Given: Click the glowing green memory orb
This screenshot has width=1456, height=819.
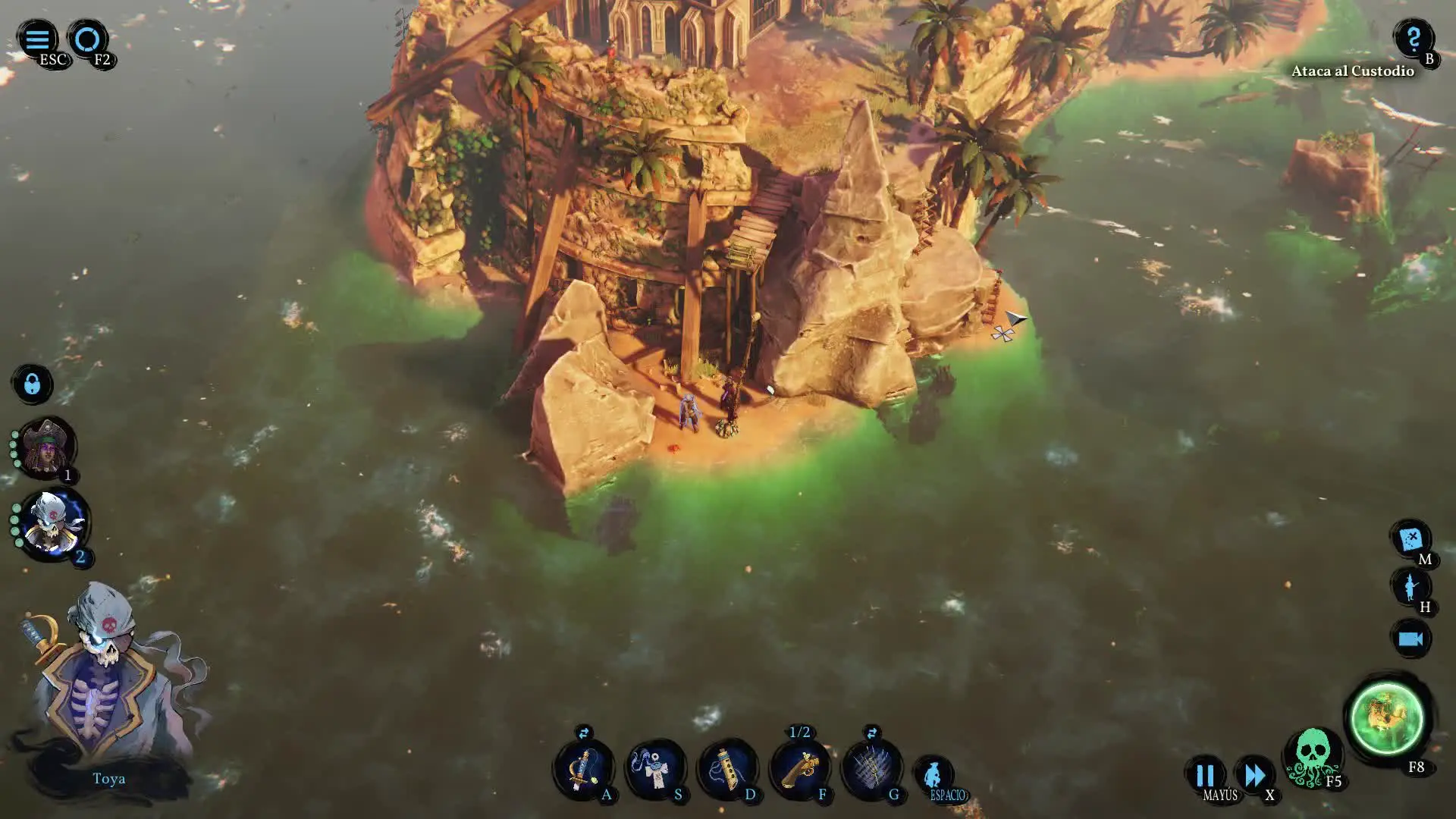Looking at the screenshot, I should pyautogui.click(x=1387, y=718).
